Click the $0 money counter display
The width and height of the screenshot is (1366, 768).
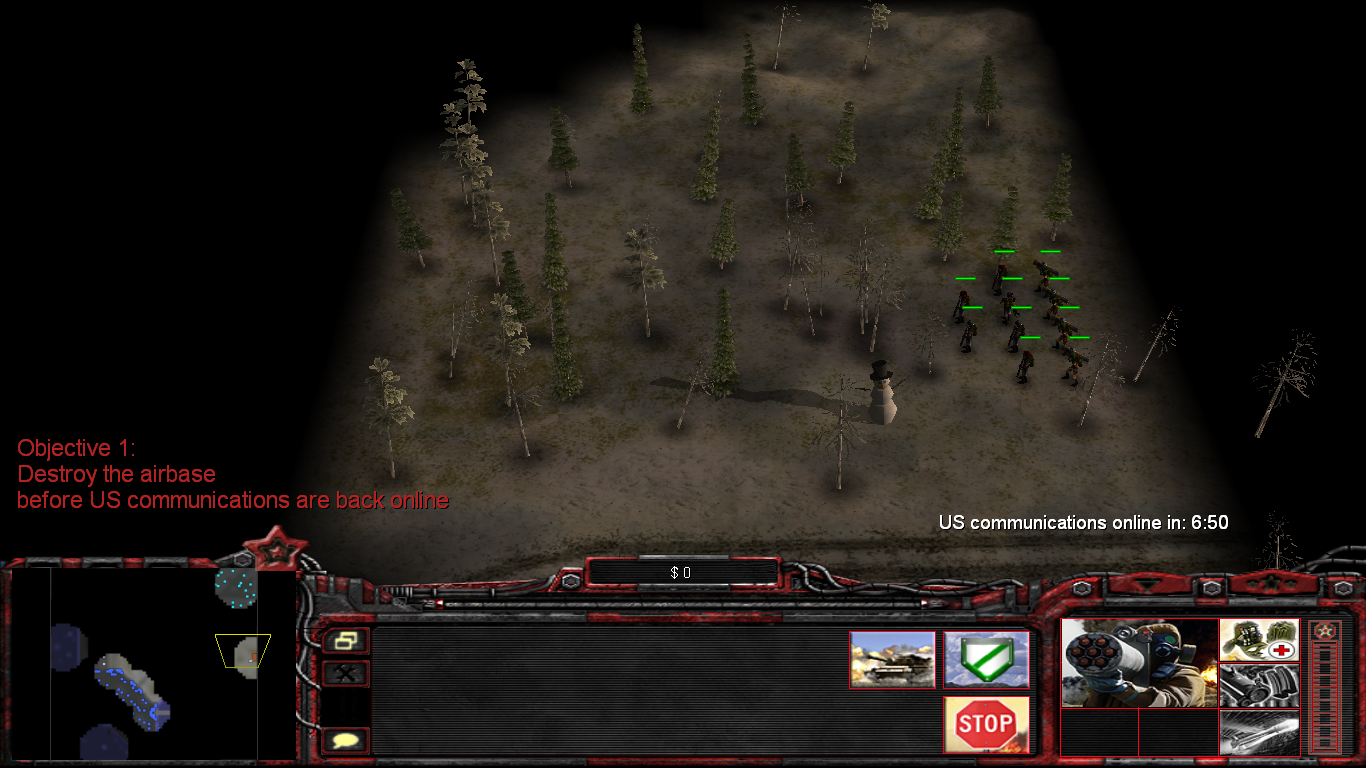[x=683, y=573]
